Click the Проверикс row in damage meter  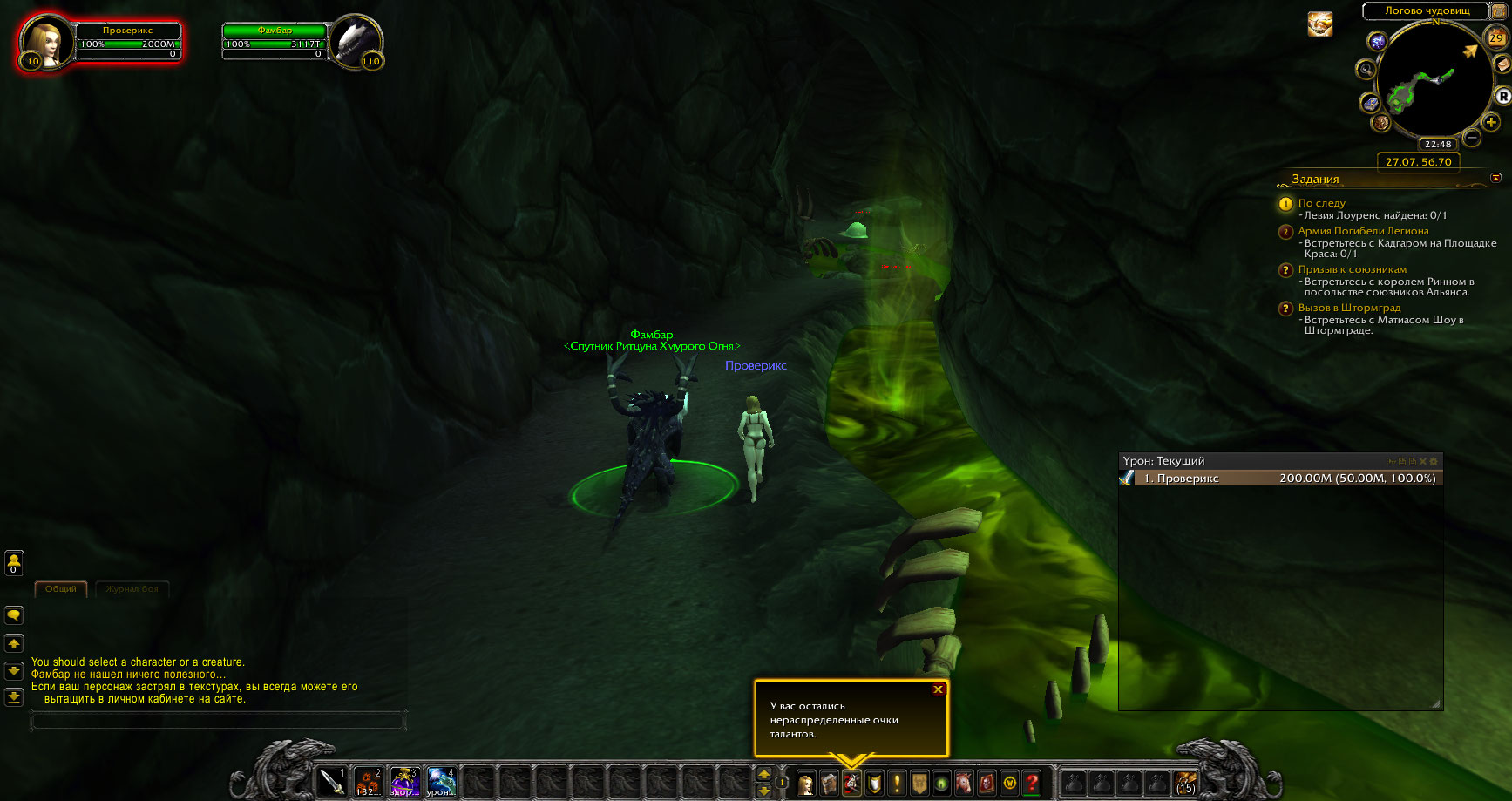1279,479
